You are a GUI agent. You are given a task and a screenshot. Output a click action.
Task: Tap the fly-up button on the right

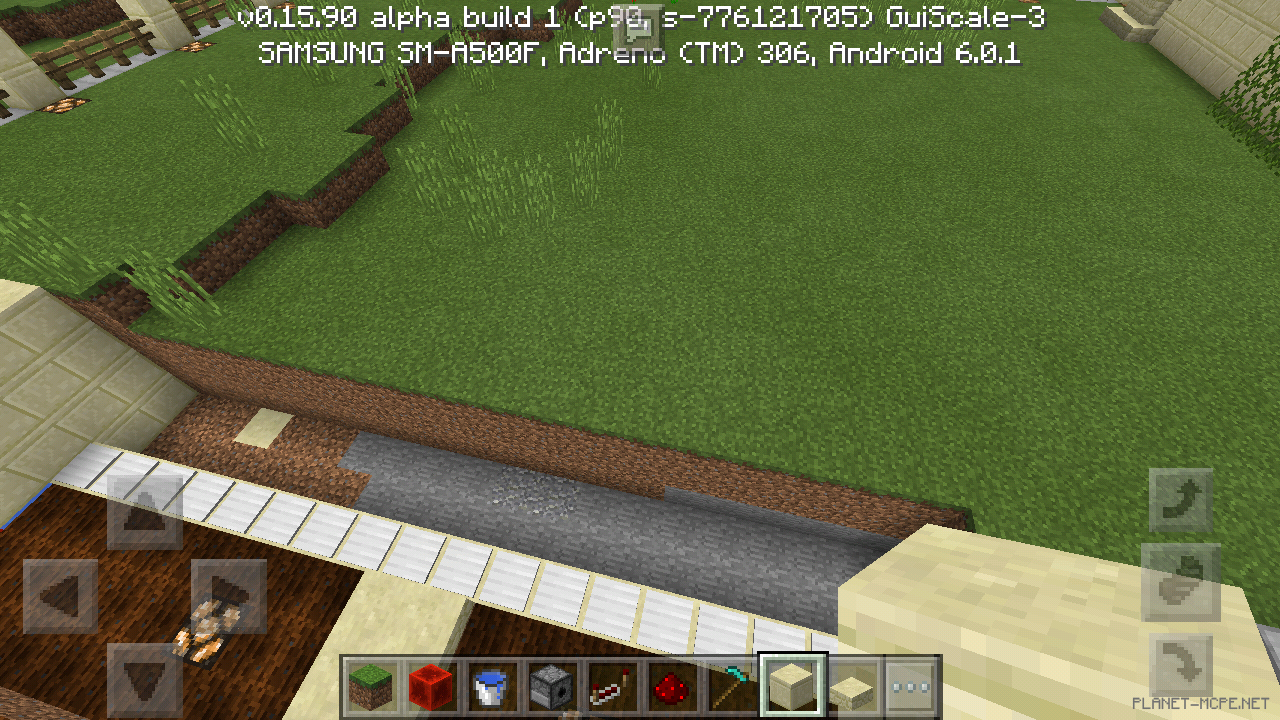1180,497
